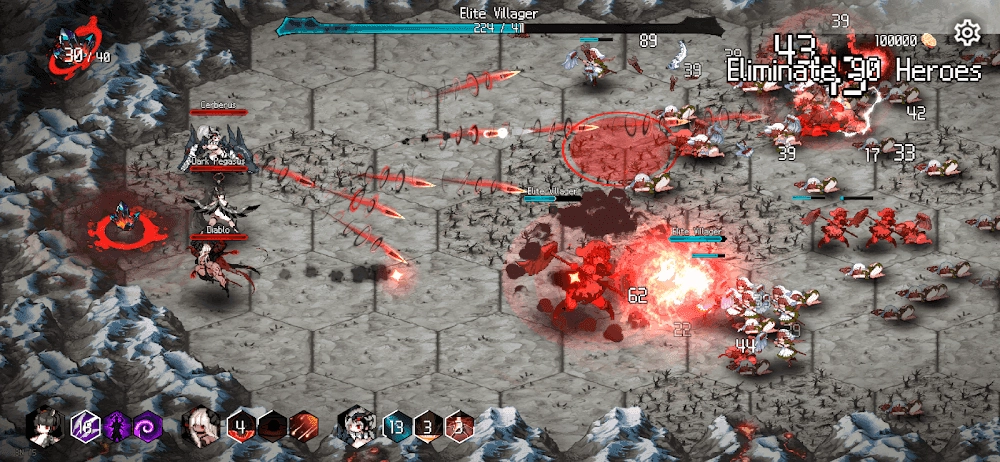The width and height of the screenshot is (1000, 462).
Task: Trigger the red skill showing 4
Action: [241, 427]
